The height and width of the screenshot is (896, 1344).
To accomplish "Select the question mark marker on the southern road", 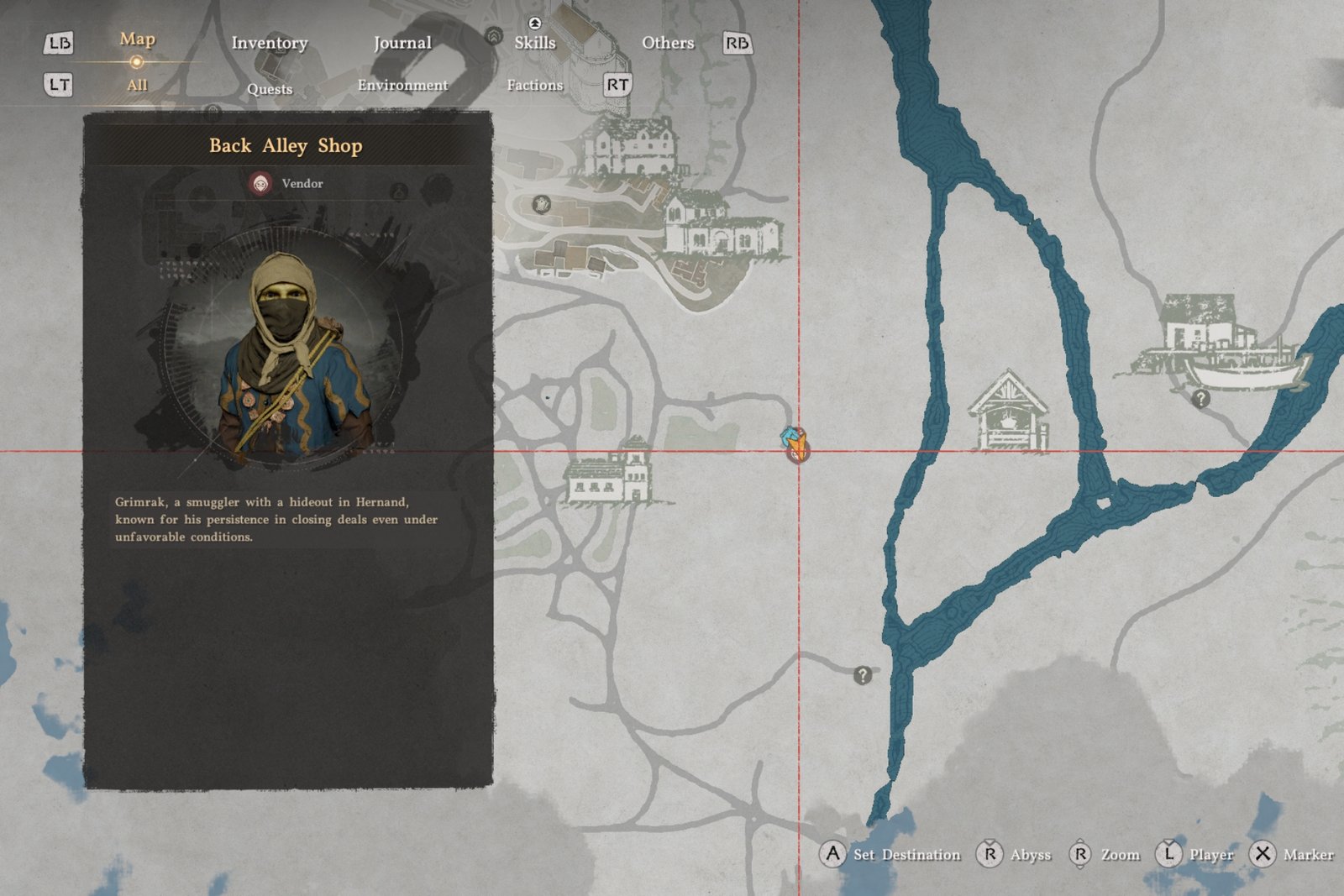I will [863, 675].
